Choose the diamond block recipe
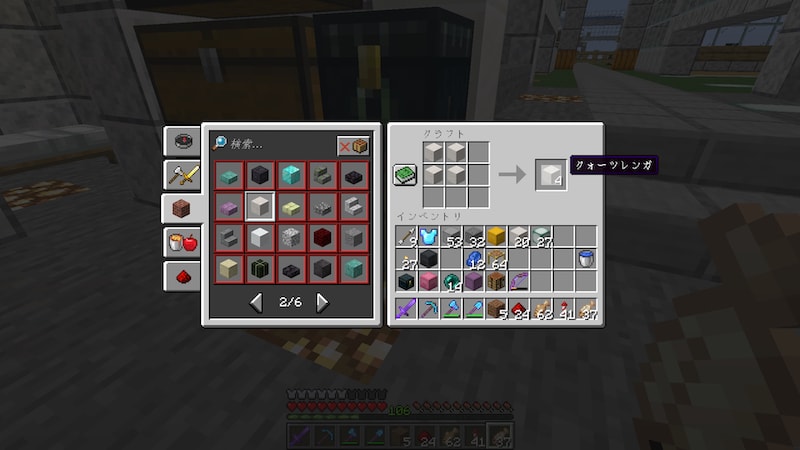Viewport: 800px width, 450px height. (292, 176)
